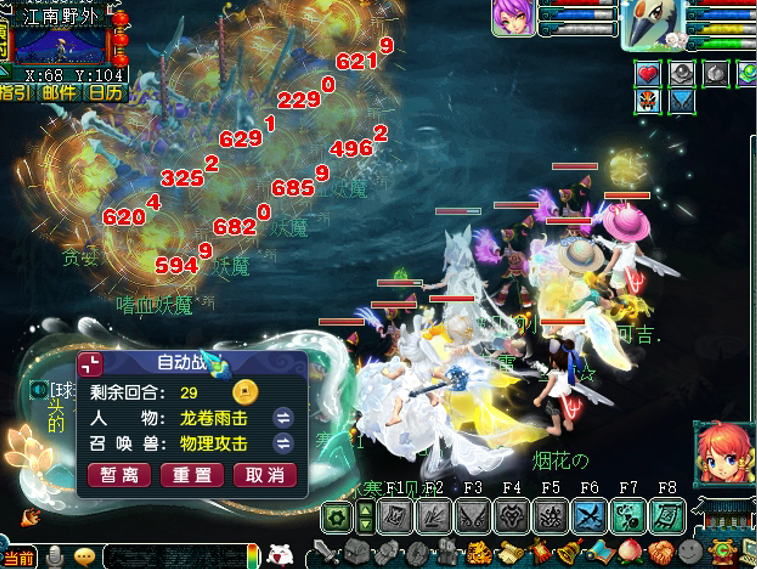
Task: Toggle the microphone voice chat icon
Action: coord(55,556)
